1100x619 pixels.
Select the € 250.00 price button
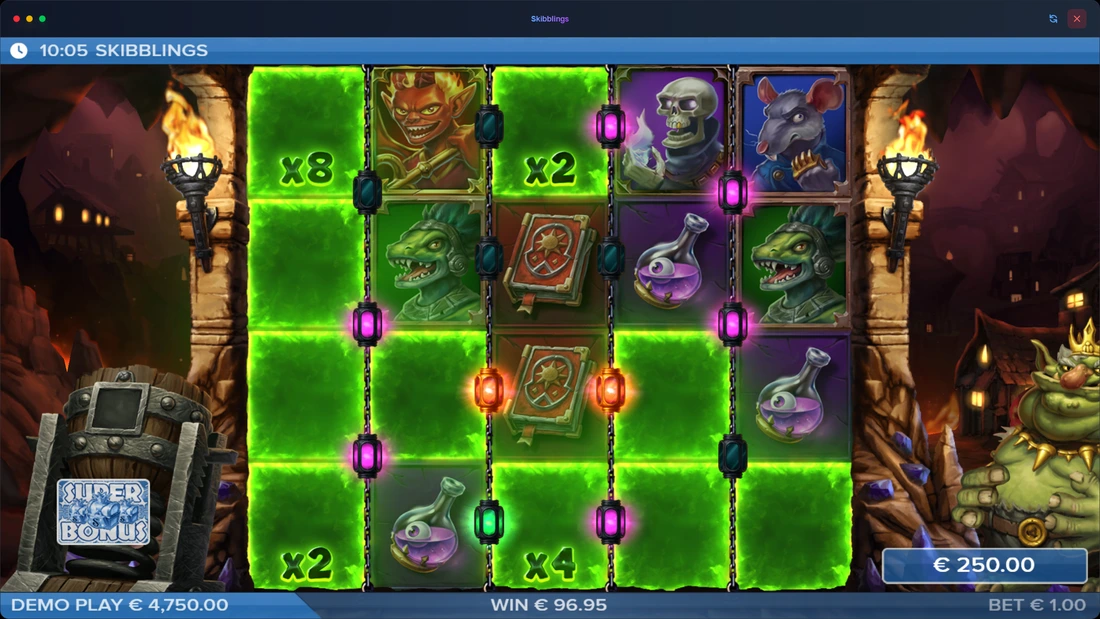point(984,565)
